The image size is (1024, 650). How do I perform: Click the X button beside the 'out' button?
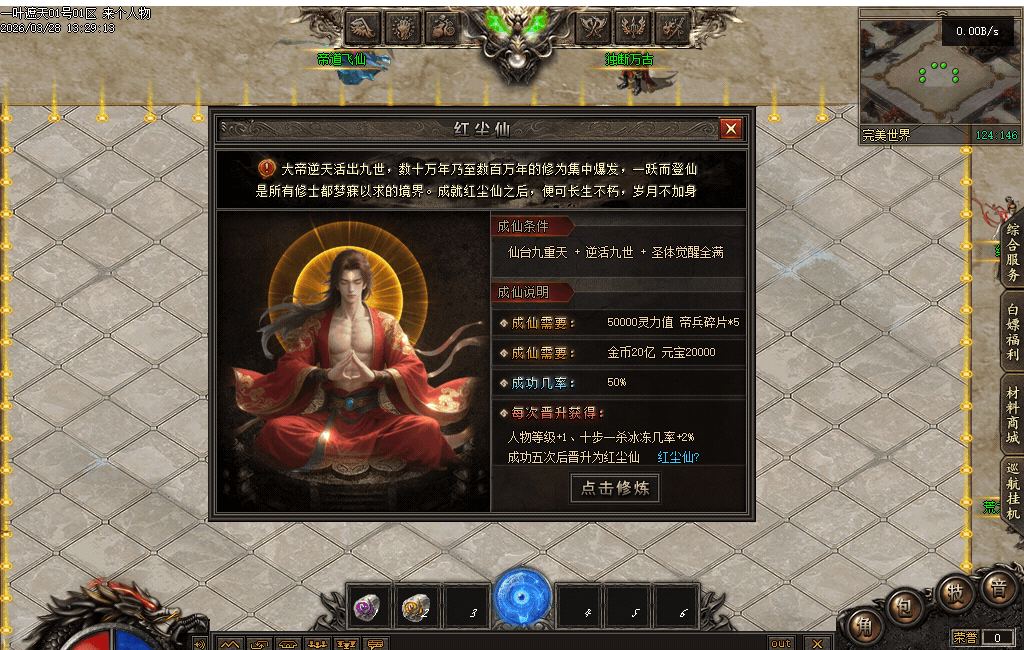point(818,643)
